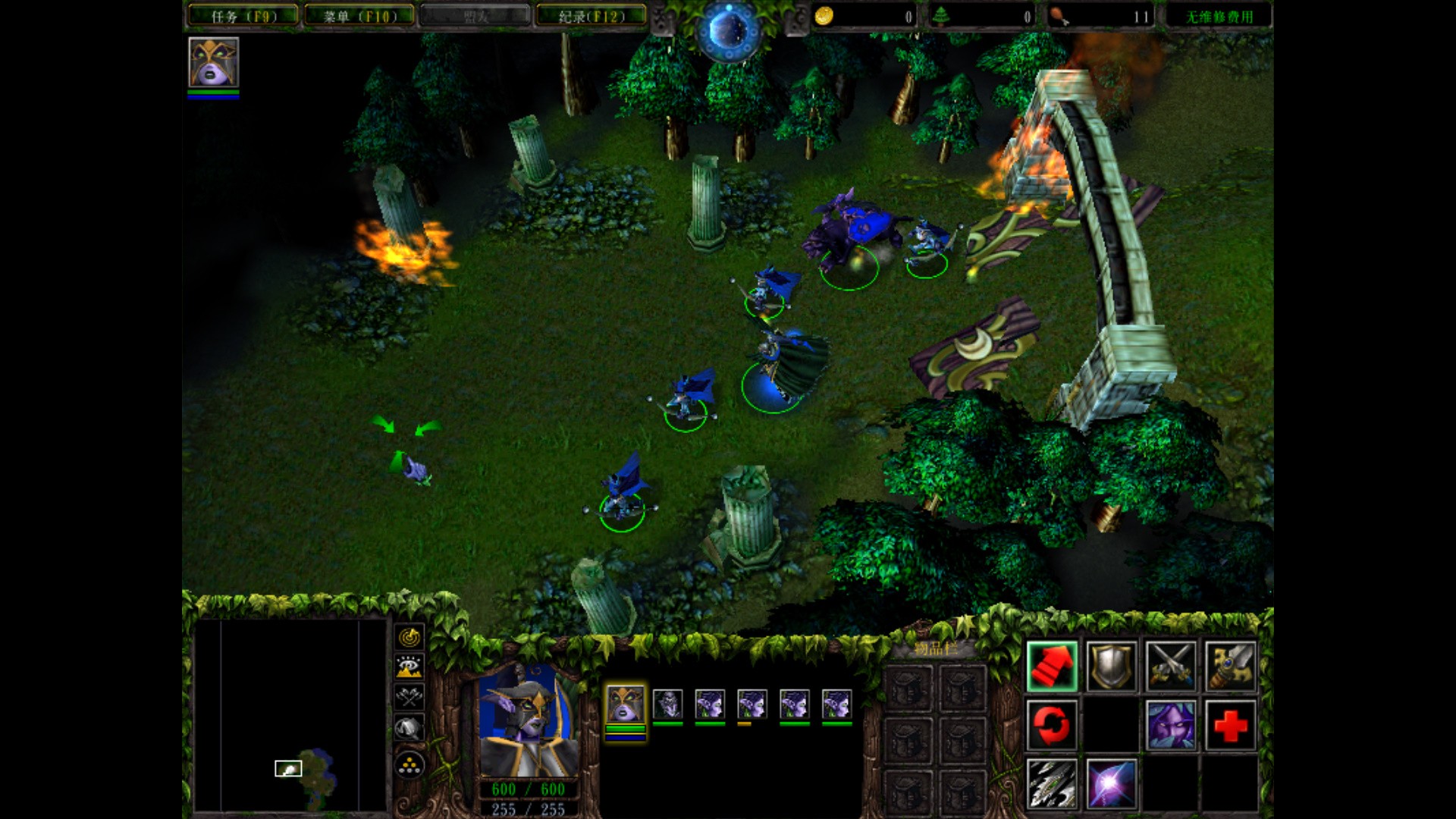The width and height of the screenshot is (1456, 819).
Task: Activate the Attack crossed swords command
Action: click(1170, 666)
